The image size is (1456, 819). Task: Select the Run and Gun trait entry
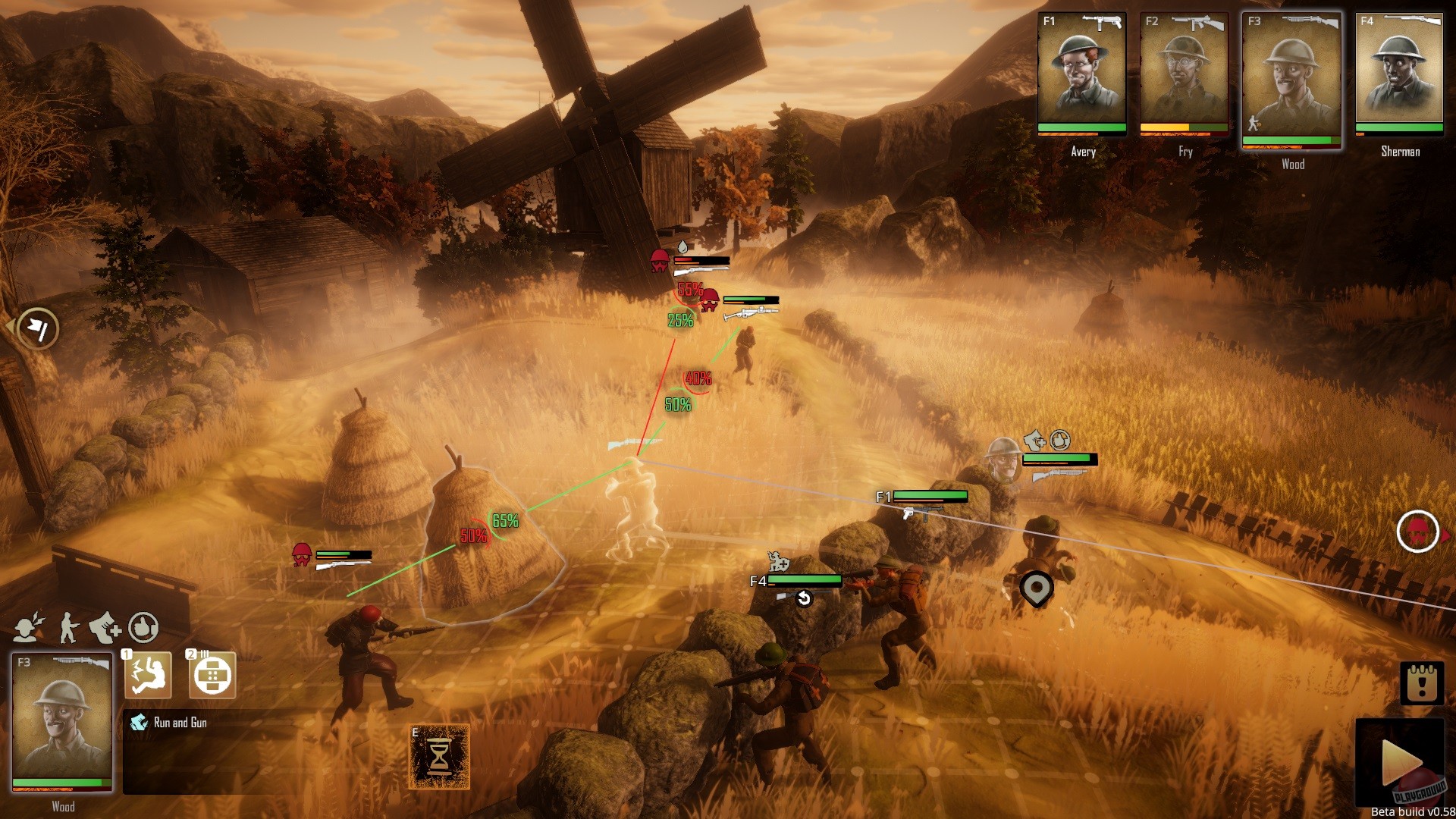click(x=180, y=723)
